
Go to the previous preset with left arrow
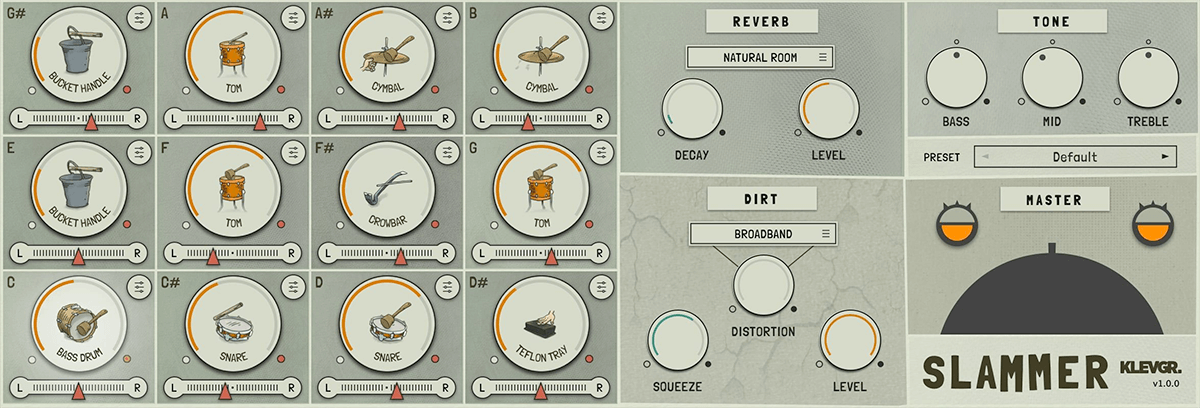coord(986,157)
